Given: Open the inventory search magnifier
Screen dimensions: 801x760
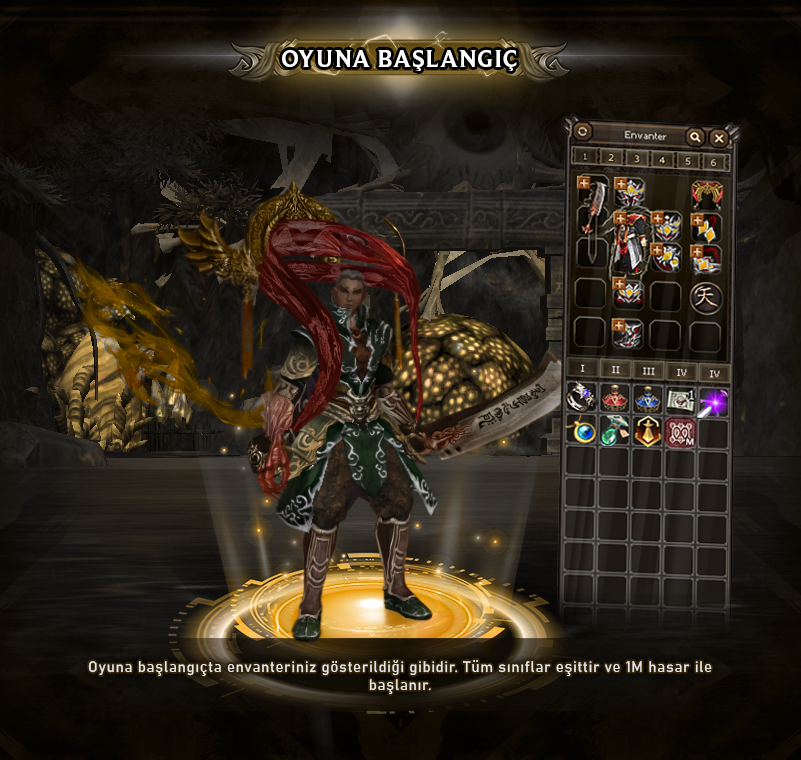Looking at the screenshot, I should [694, 137].
